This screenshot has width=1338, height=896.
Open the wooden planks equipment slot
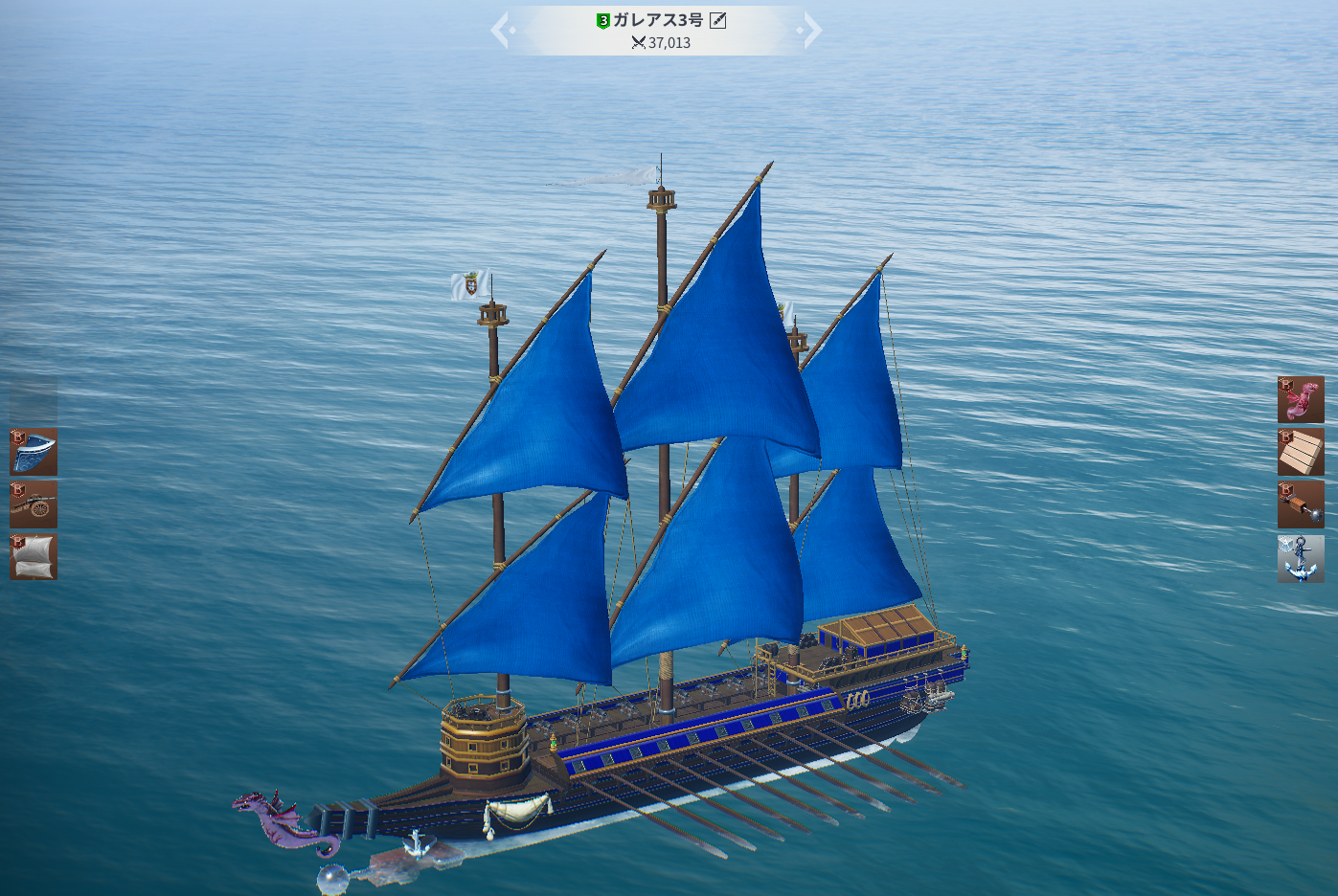[x=1301, y=452]
